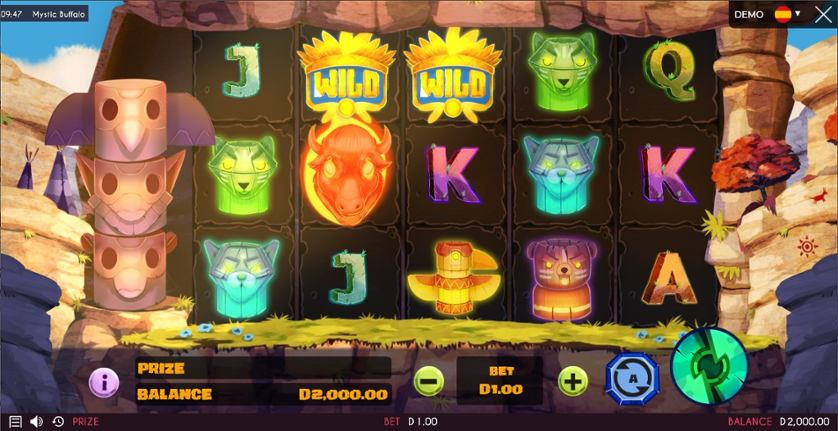Toggle the sound speaker icon

tap(37, 422)
